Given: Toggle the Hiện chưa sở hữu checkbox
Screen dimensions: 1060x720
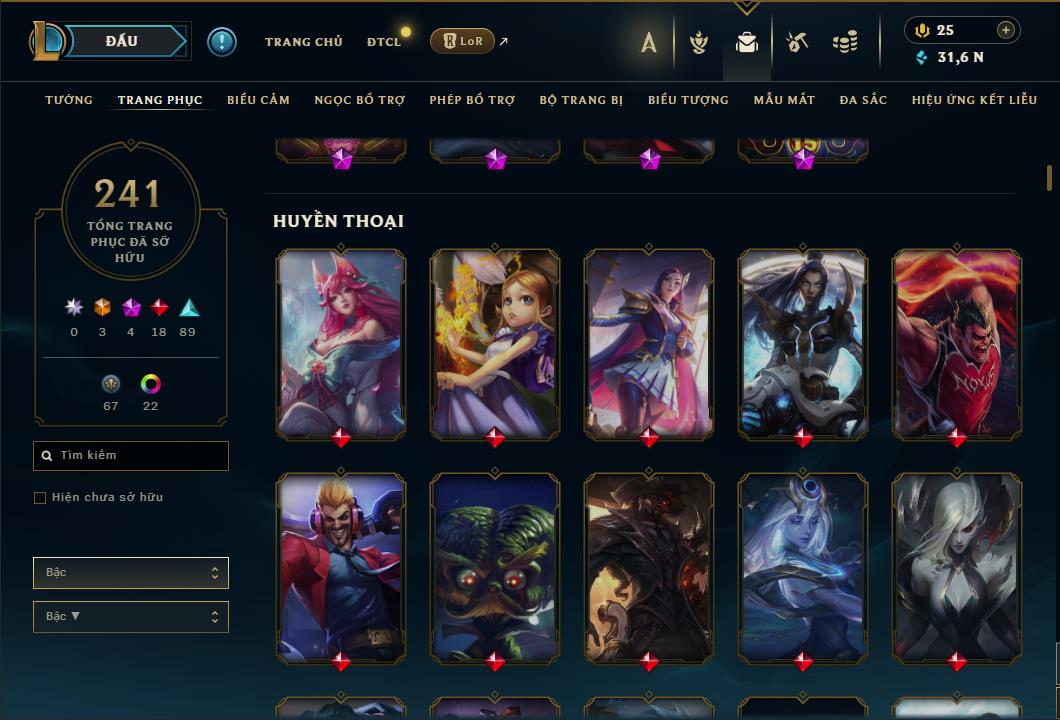Looking at the screenshot, I should (x=40, y=498).
